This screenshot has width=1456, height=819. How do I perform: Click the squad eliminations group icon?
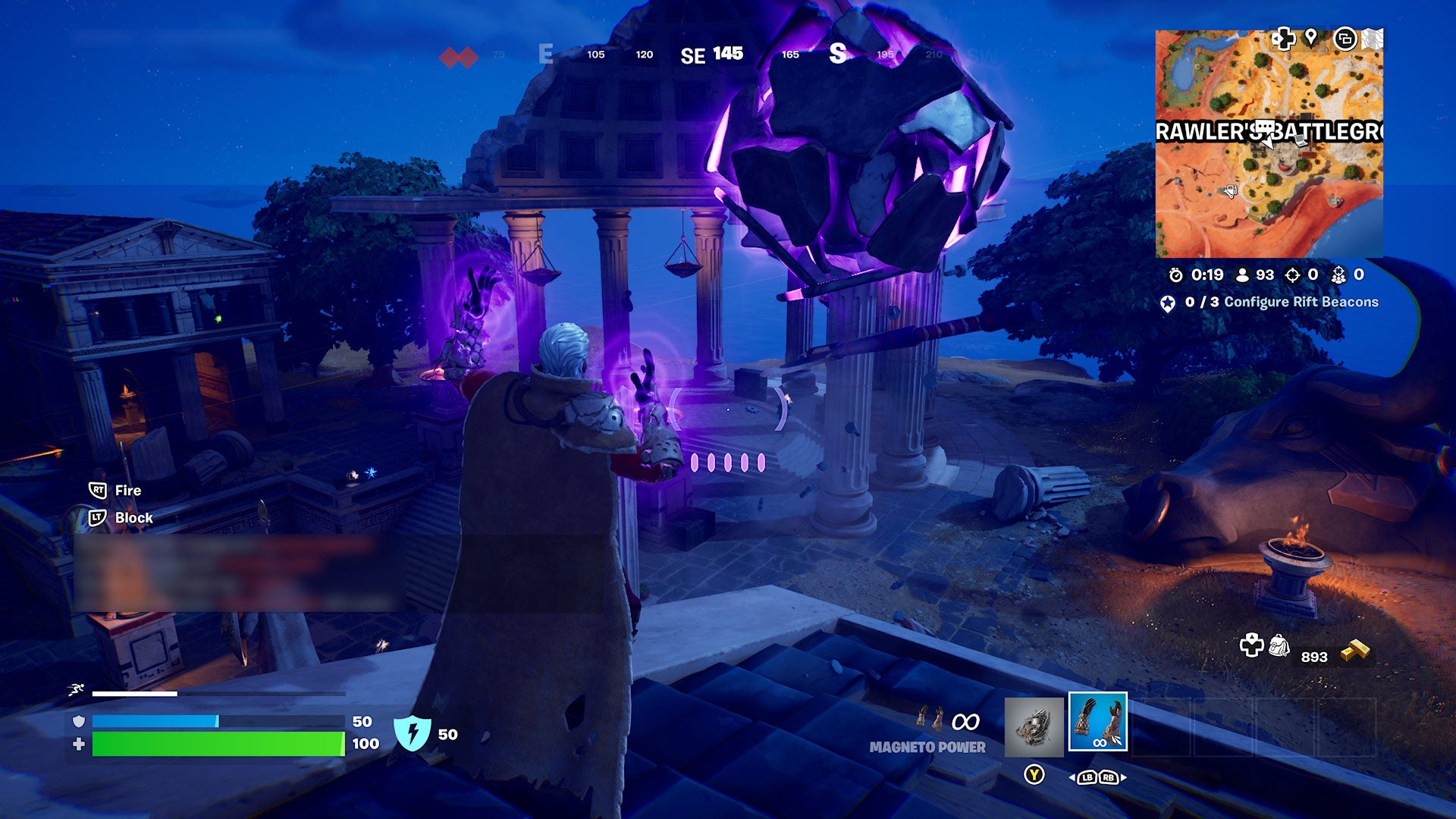coord(1340,278)
